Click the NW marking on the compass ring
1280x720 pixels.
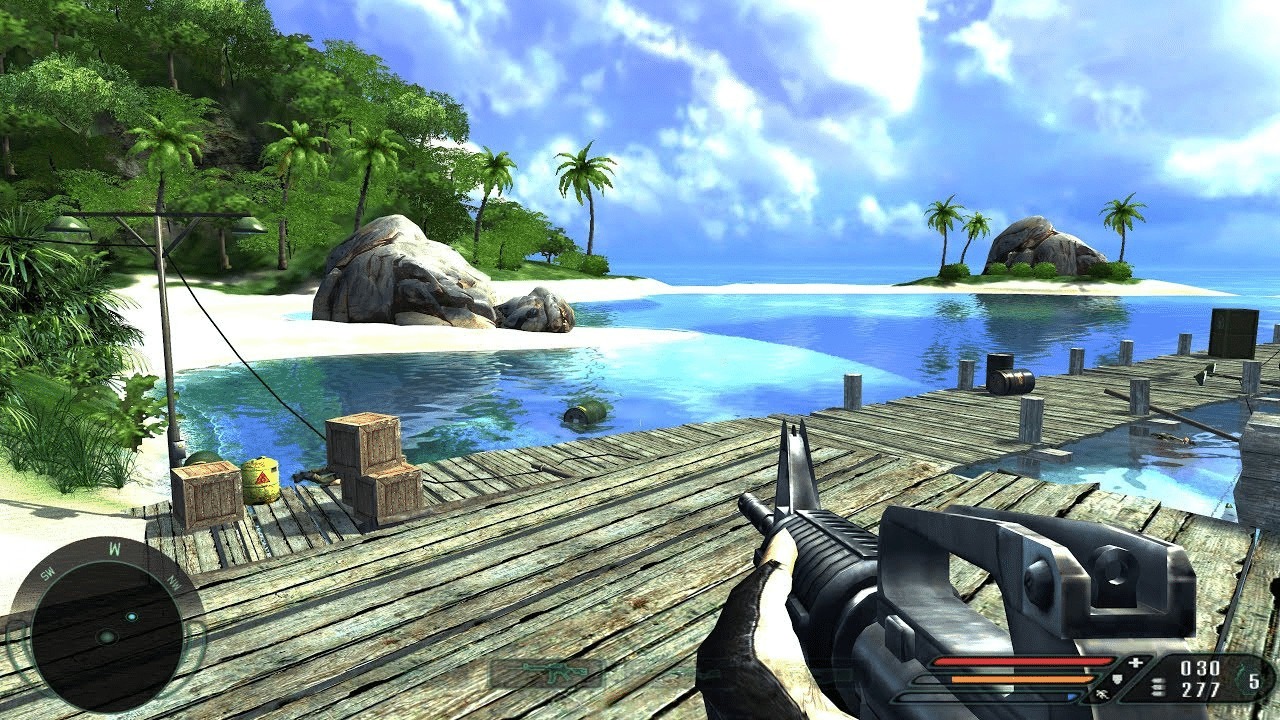coord(174,580)
